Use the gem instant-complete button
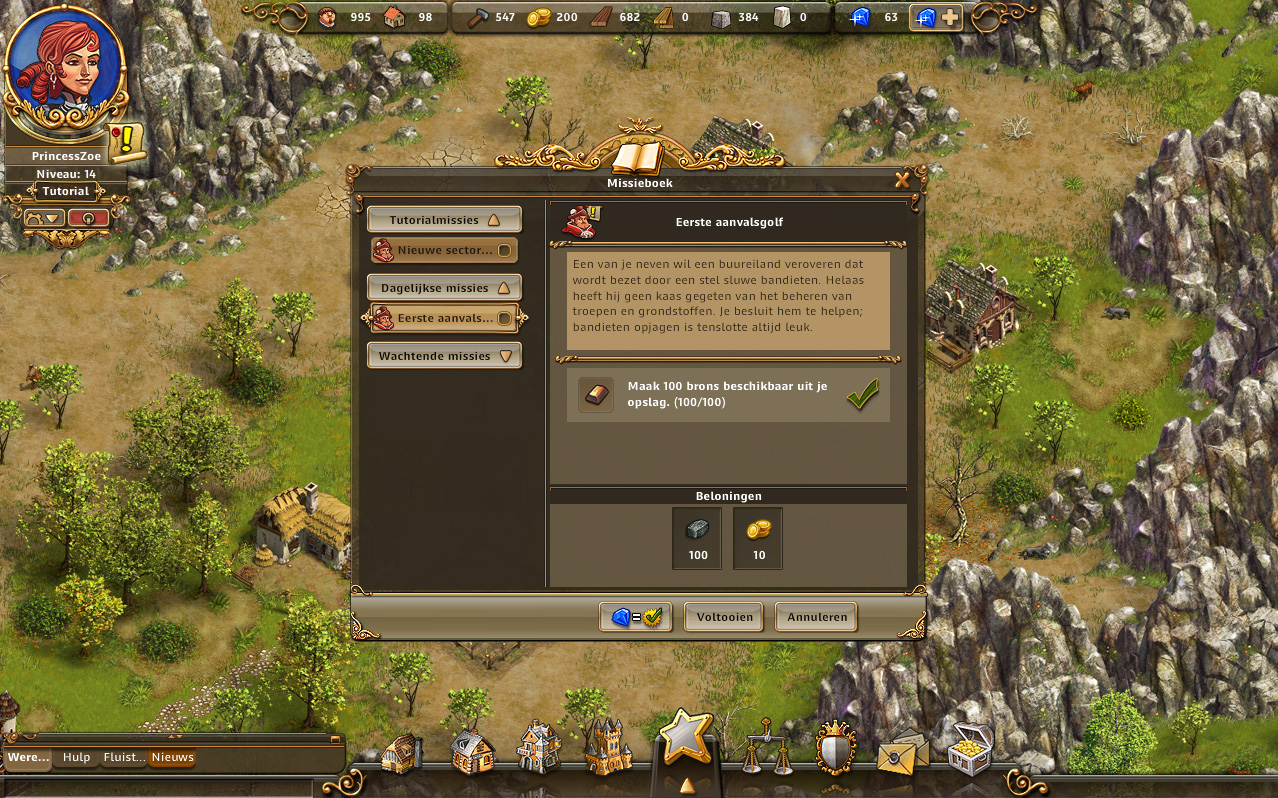This screenshot has height=798, width=1278. click(636, 617)
